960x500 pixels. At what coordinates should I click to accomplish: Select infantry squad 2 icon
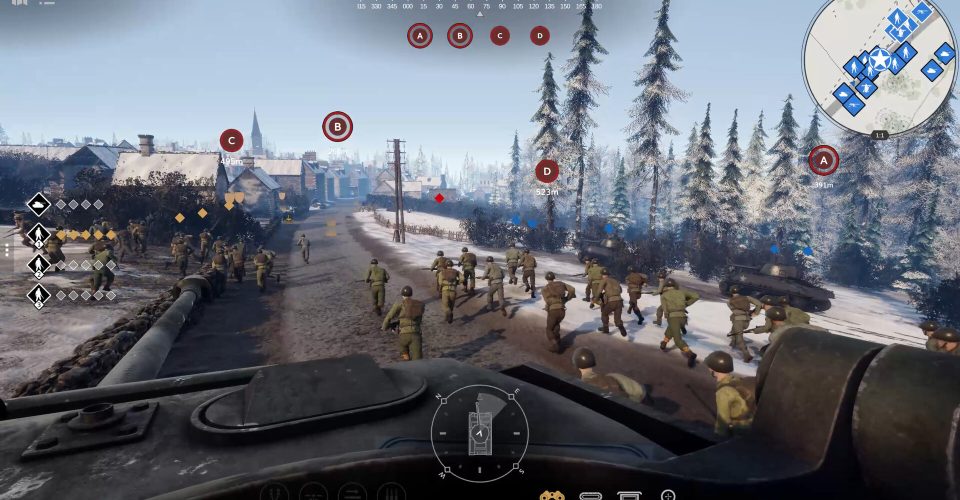click(38, 265)
